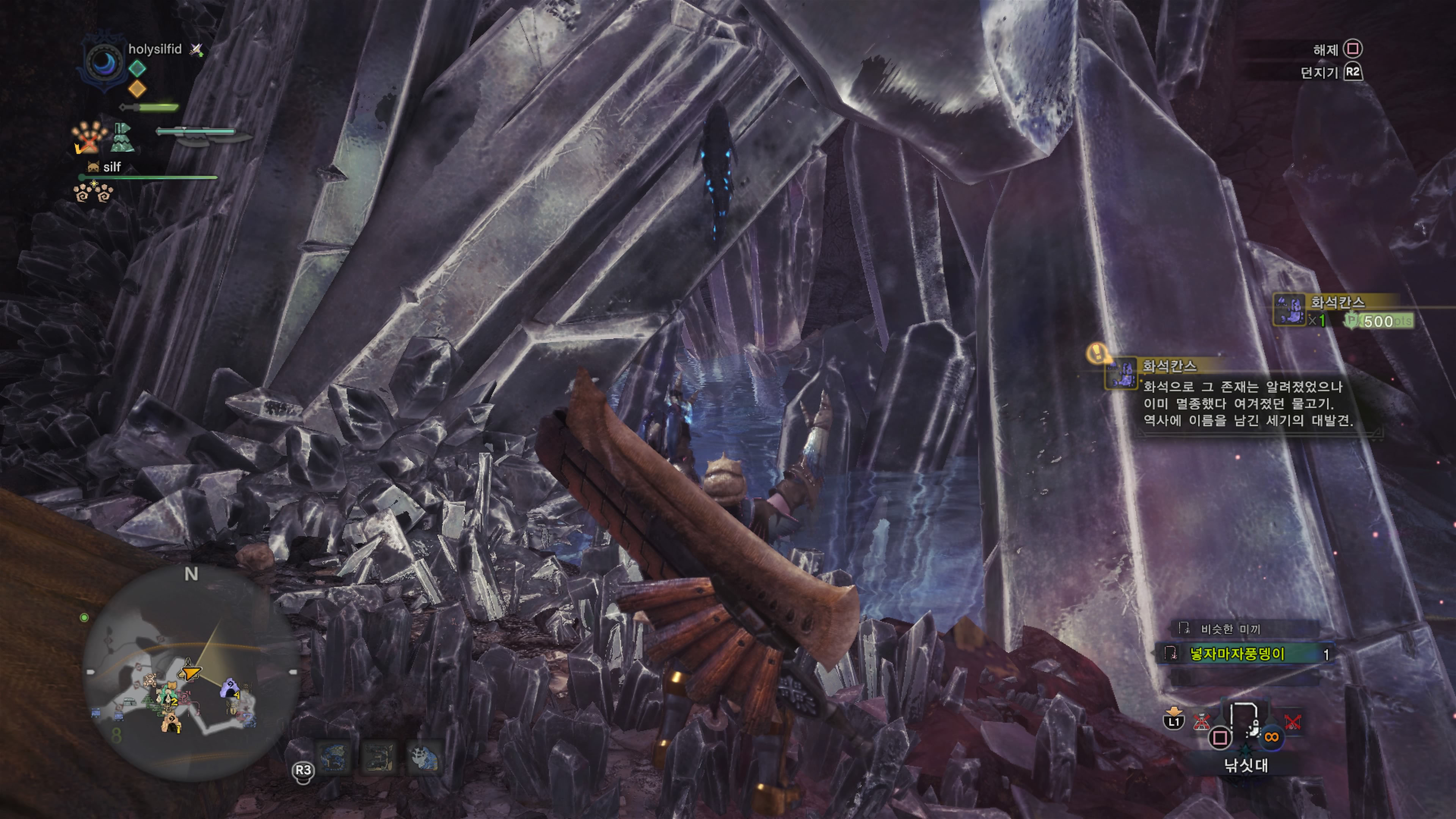Click the crossed-out red flask item slot

1201,722
